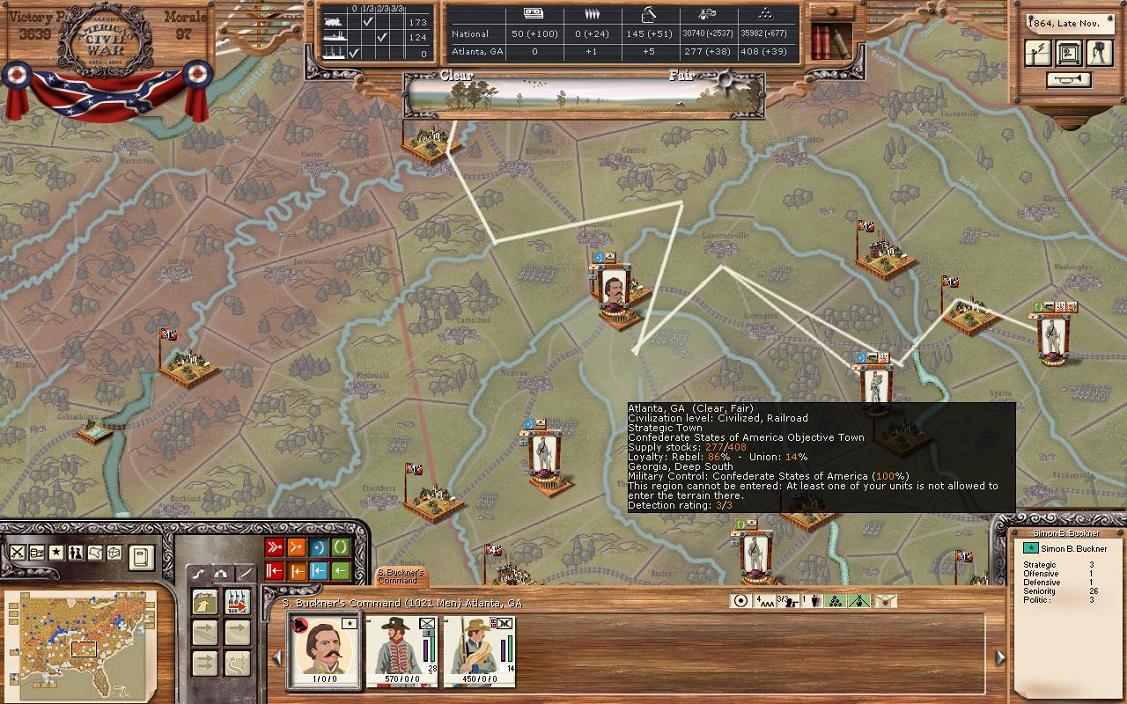Click the safe (save game) icon
Screen dimensions: 1127x704
pos(1069,52)
